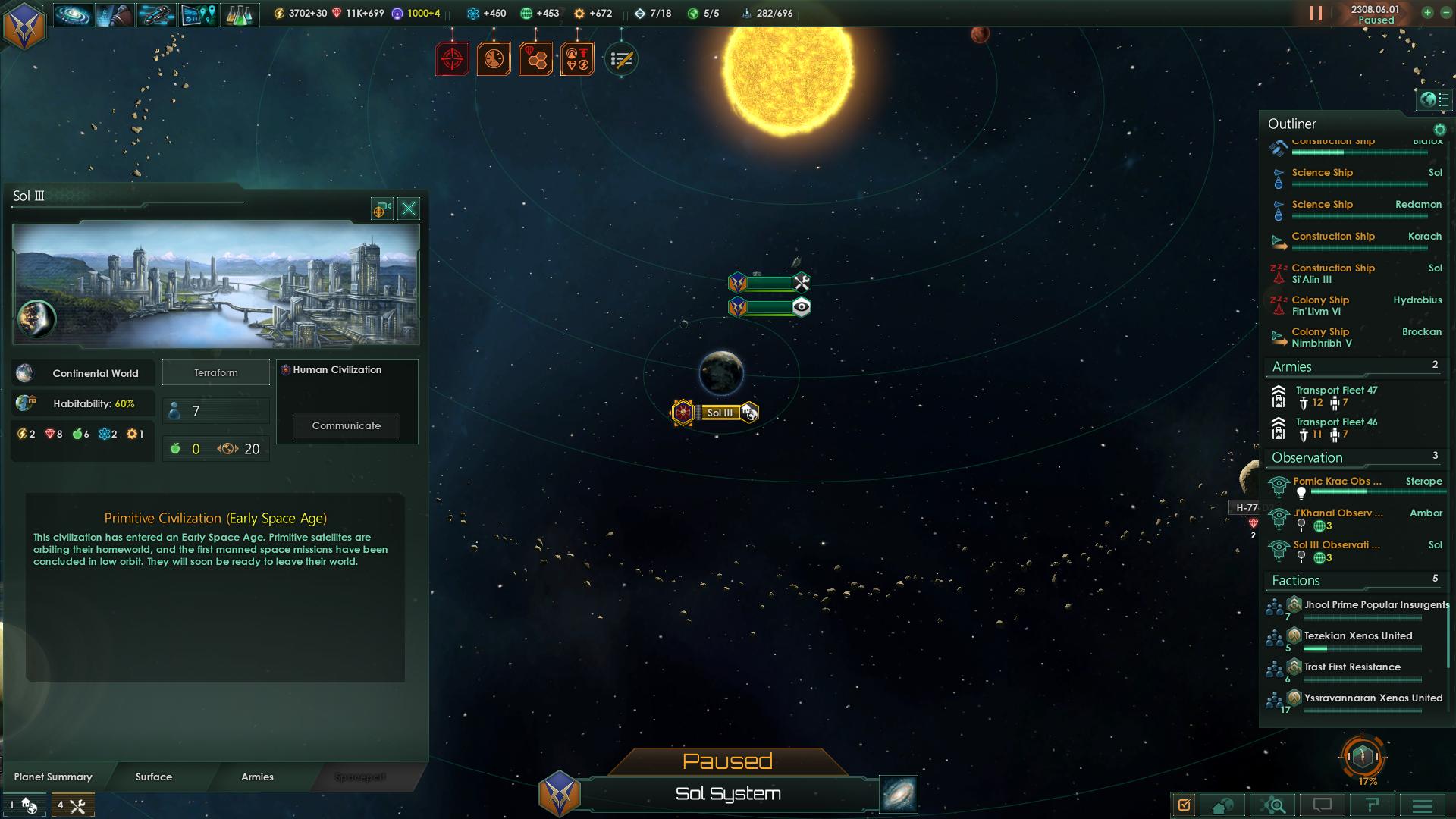Image resolution: width=1456 pixels, height=819 pixels.
Task: Go to camera focus on planet
Action: click(x=381, y=209)
